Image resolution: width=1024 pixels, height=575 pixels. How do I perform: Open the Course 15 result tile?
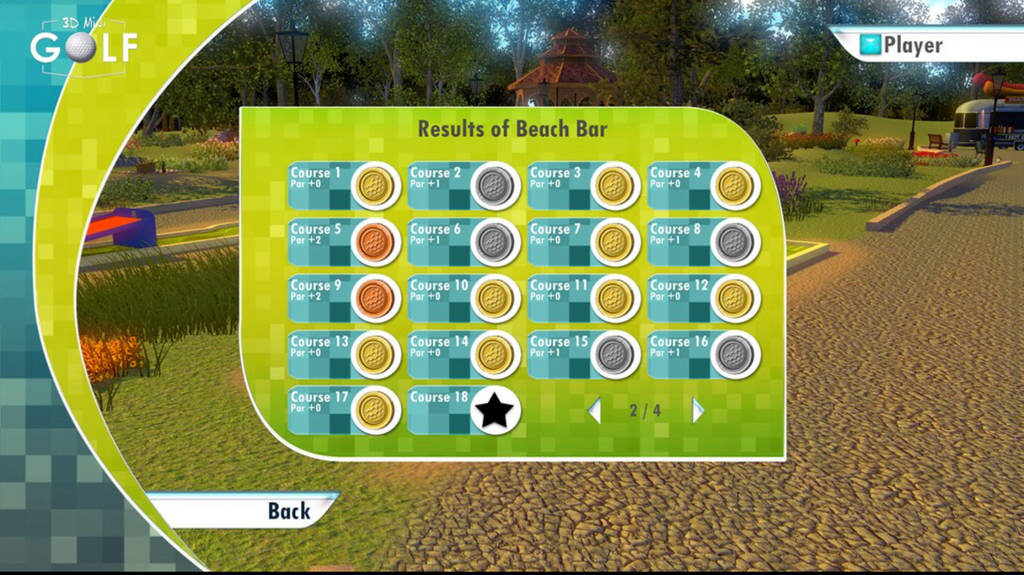(x=583, y=353)
